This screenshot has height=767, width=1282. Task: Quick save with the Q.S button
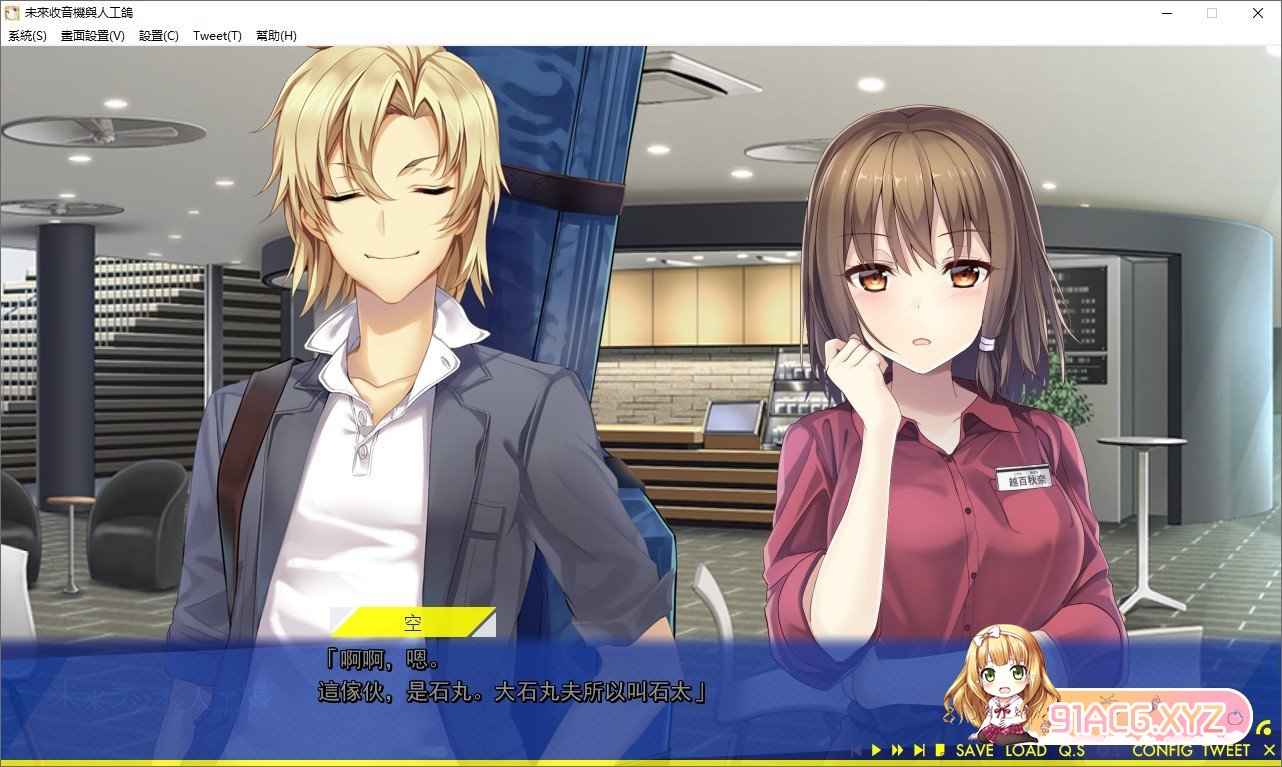tap(1072, 750)
